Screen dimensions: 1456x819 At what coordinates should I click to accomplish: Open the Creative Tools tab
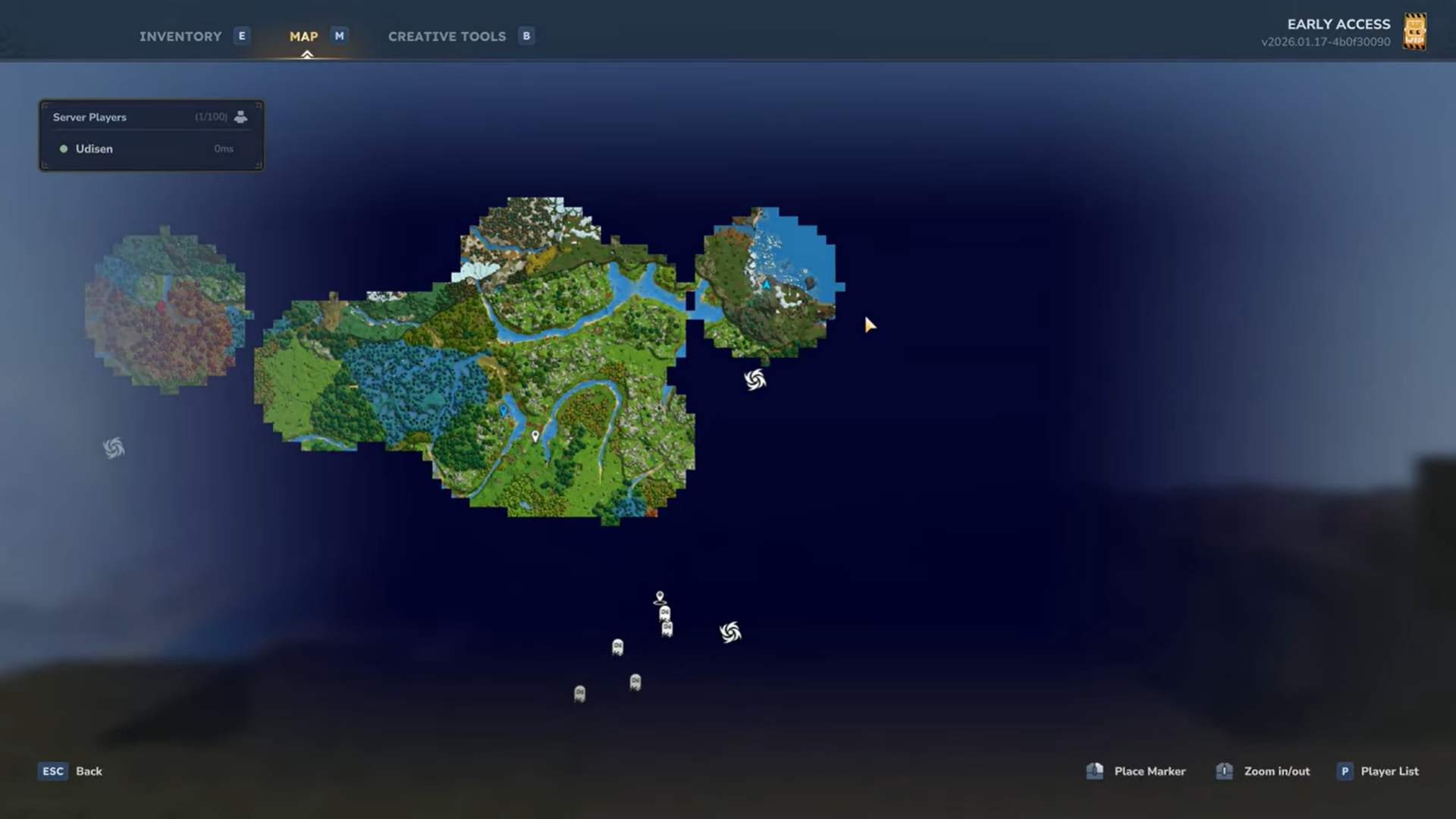(447, 36)
